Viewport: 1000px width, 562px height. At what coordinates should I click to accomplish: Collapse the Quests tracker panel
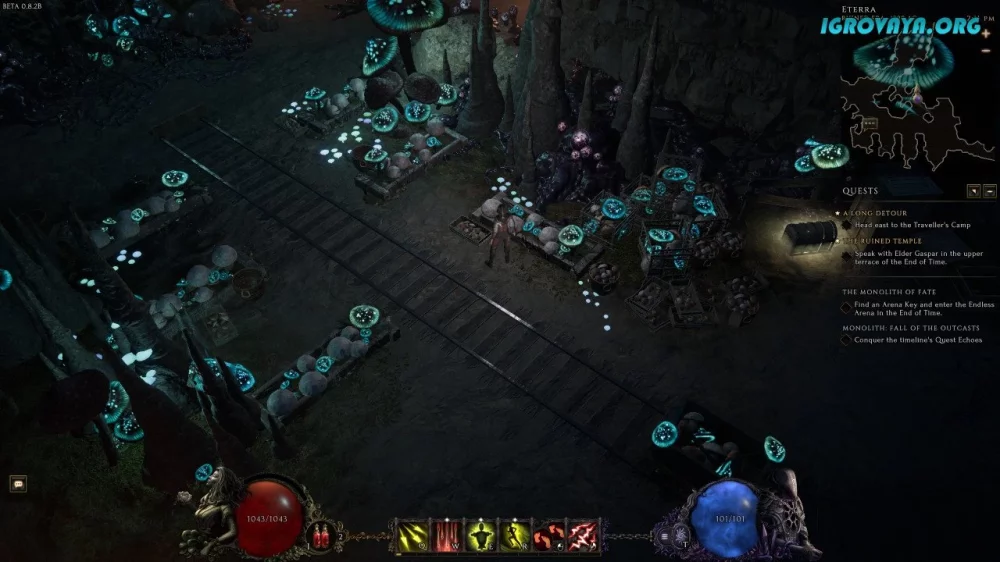tap(989, 191)
